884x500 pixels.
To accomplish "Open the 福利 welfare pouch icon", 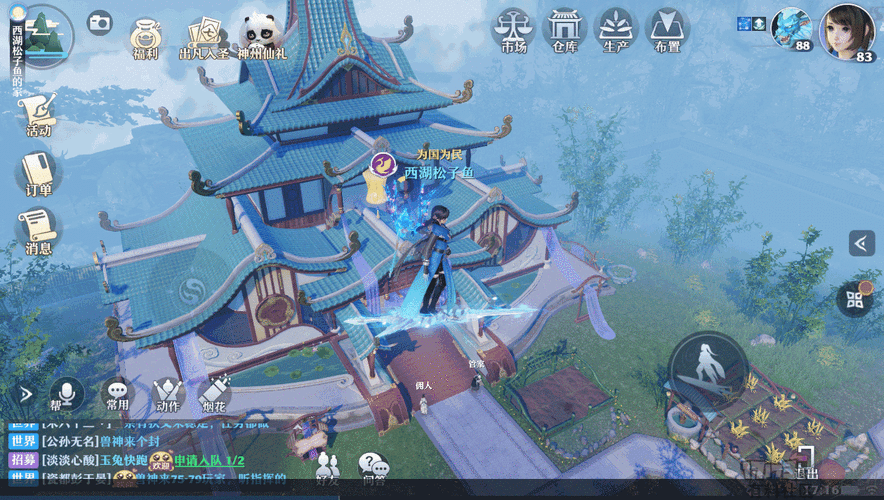I will [x=147, y=36].
